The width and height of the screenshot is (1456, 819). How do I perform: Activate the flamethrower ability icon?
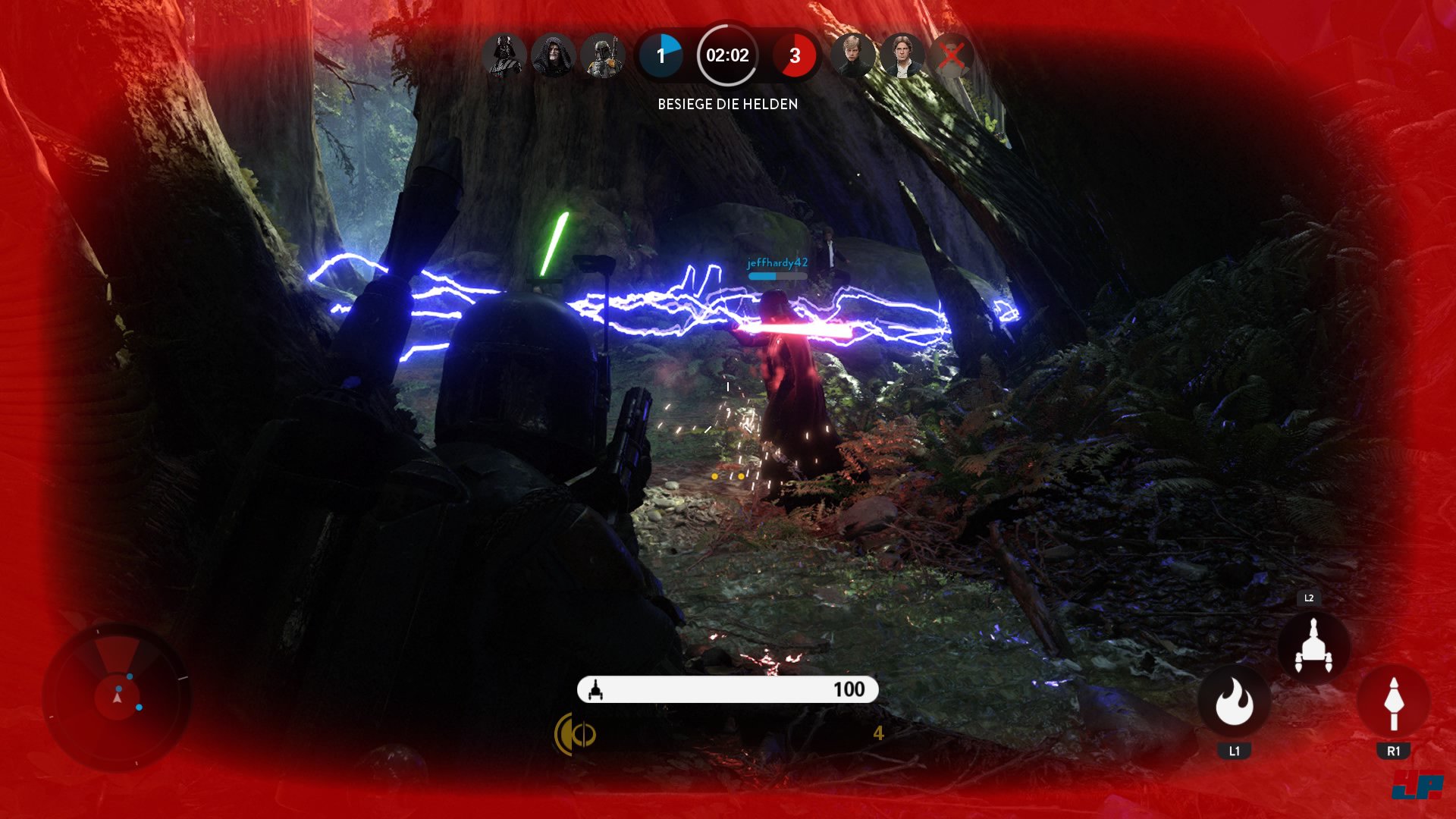(1234, 701)
